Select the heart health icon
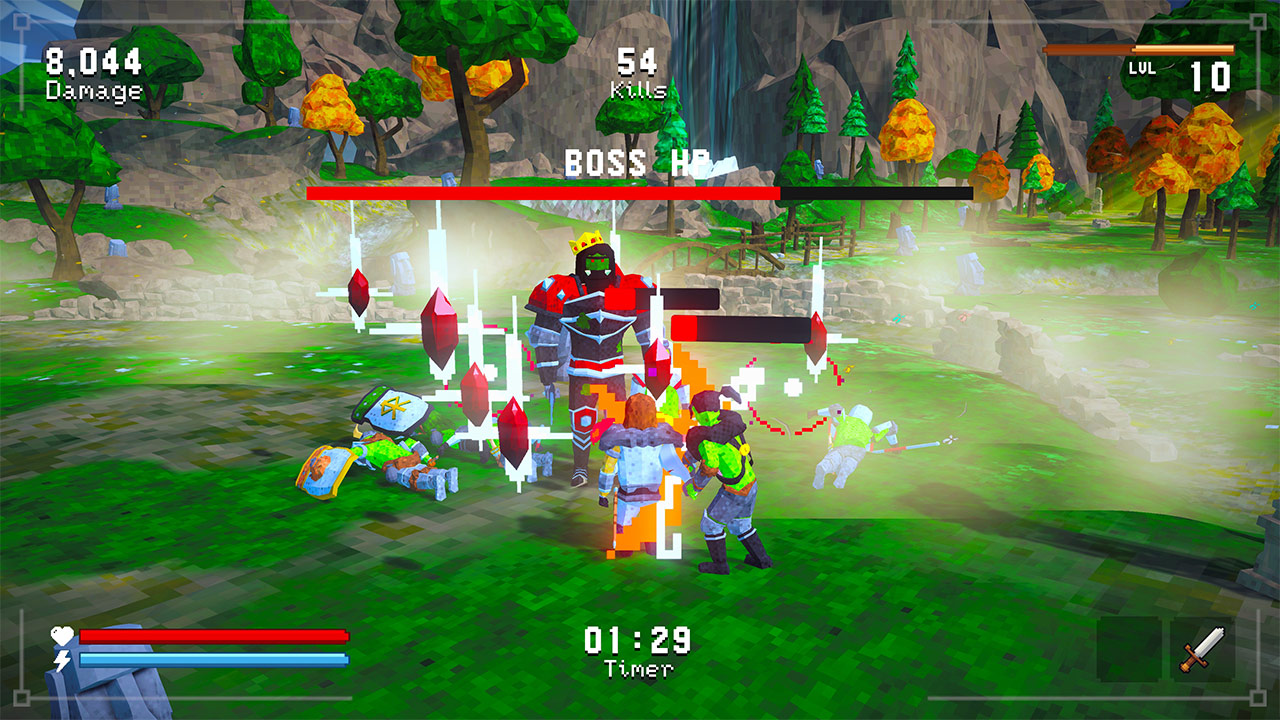This screenshot has height=720, width=1280. [60, 633]
